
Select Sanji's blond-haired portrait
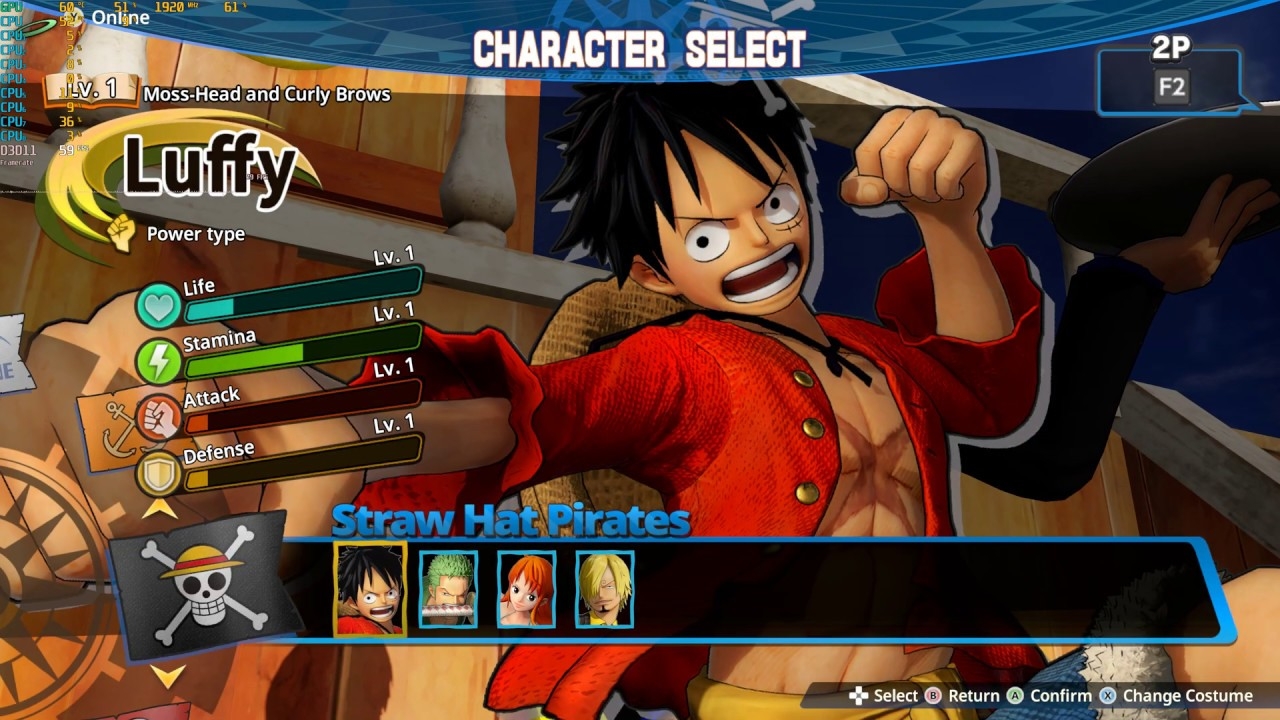pyautogui.click(x=604, y=589)
